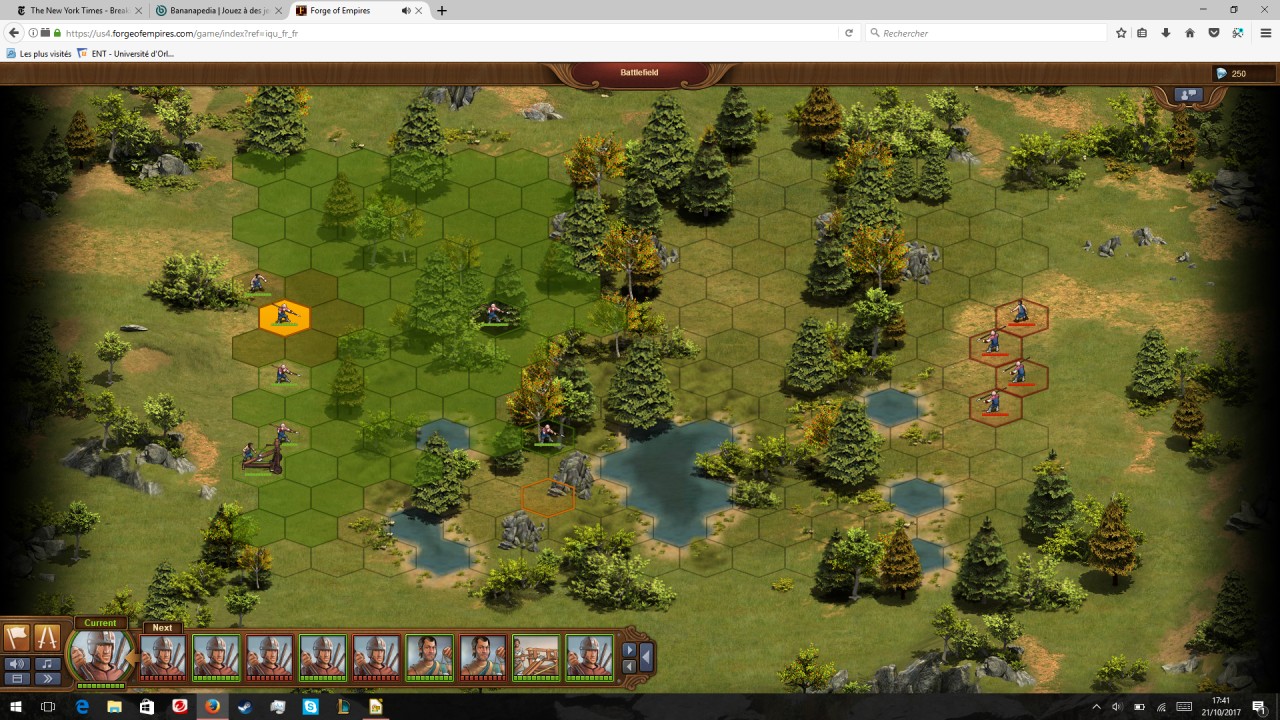Open the chat panel icon

[1188, 95]
